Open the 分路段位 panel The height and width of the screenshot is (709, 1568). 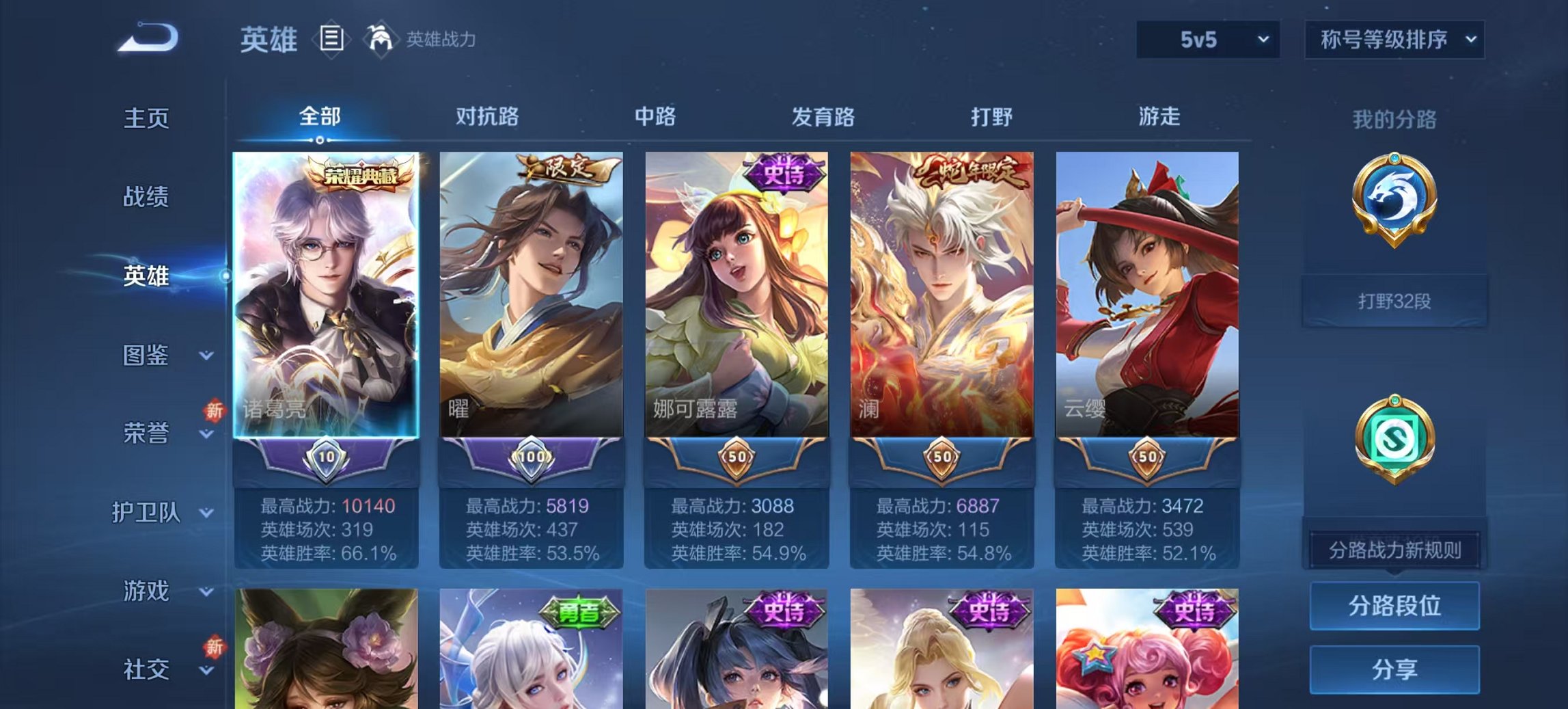pyautogui.click(x=1396, y=605)
